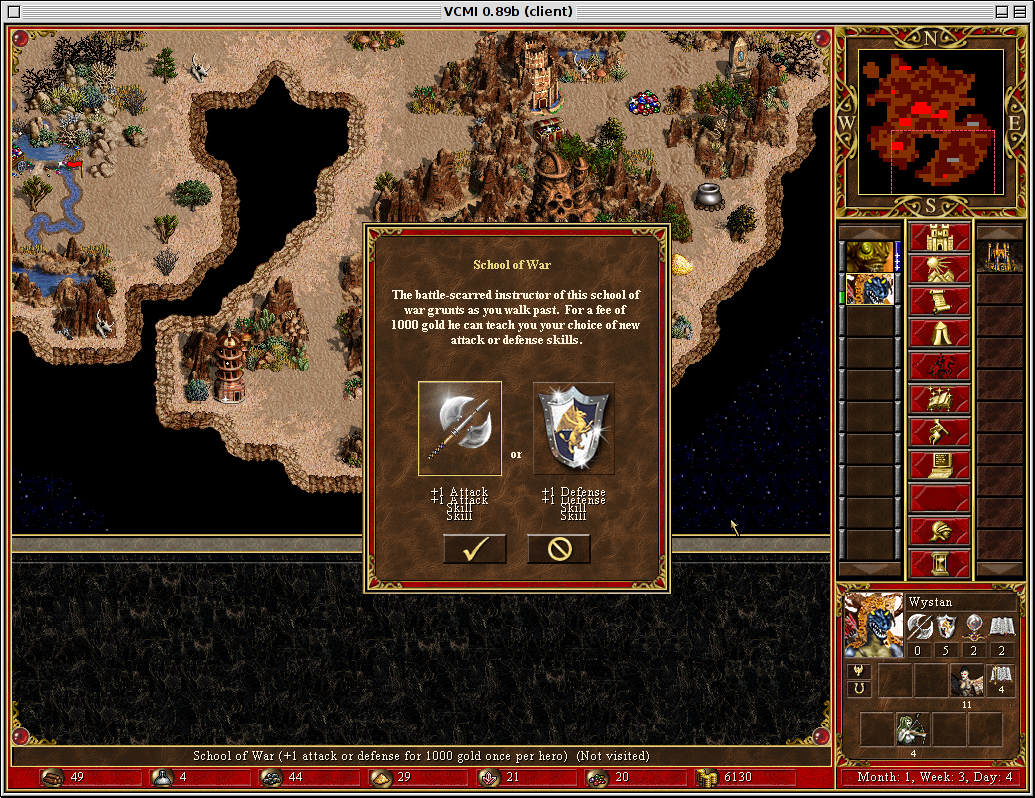Open system options computer button
The height and width of the screenshot is (798, 1035).
click(939, 464)
